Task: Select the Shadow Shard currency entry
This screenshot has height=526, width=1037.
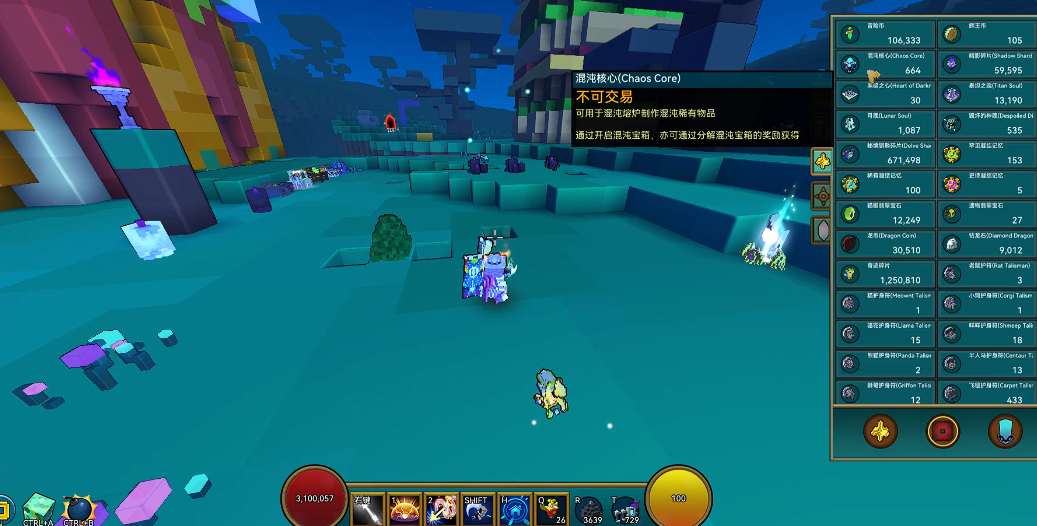Action: [985, 64]
